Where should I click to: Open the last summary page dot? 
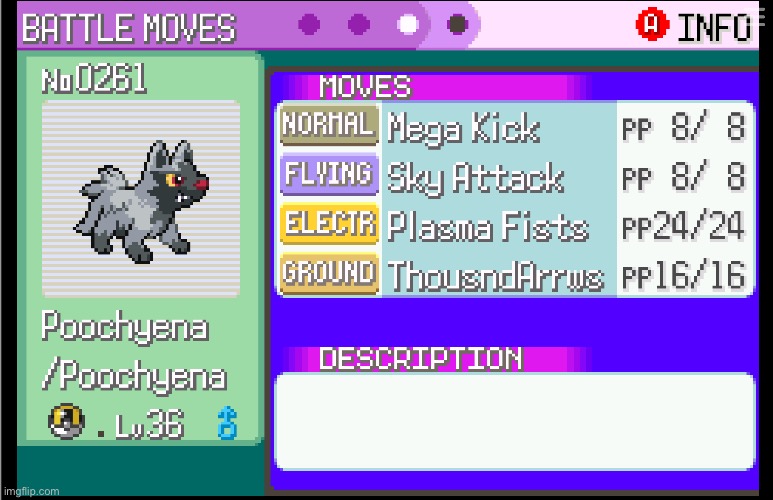457,23
